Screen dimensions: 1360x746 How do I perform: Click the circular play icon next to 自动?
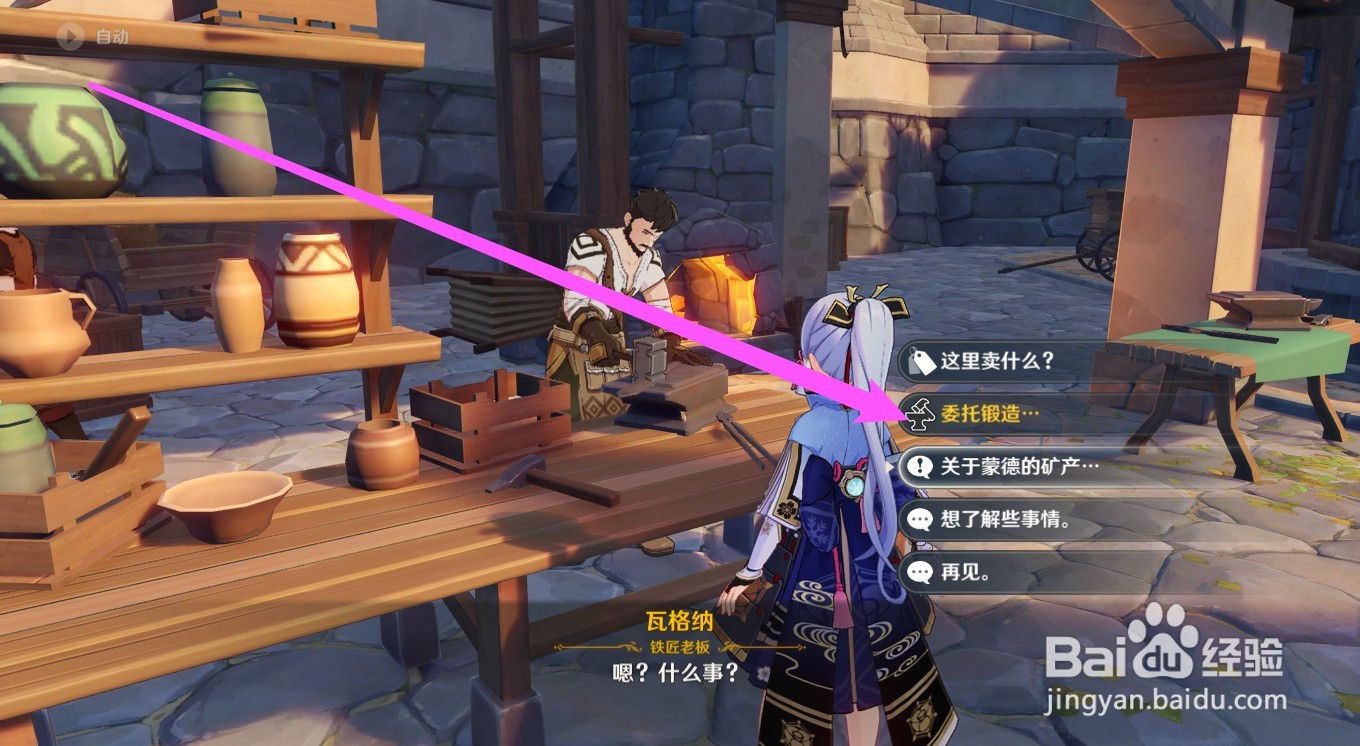pos(69,39)
